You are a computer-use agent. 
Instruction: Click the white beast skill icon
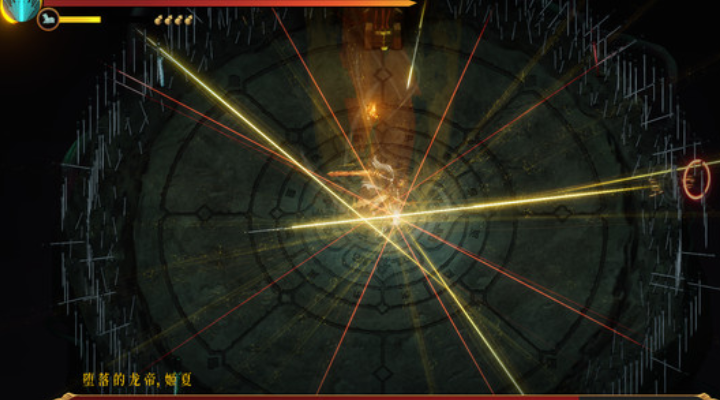pyautogui.click(x=48, y=19)
